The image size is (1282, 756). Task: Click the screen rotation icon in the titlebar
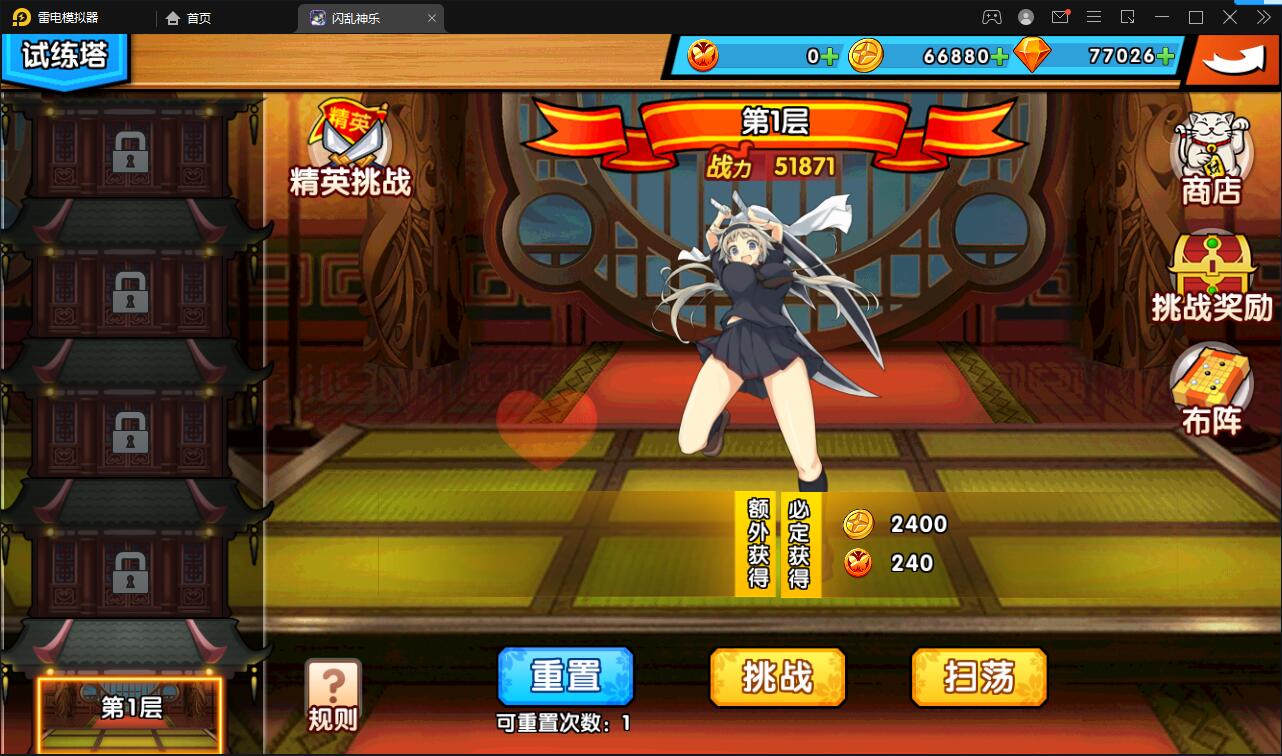pos(1126,17)
